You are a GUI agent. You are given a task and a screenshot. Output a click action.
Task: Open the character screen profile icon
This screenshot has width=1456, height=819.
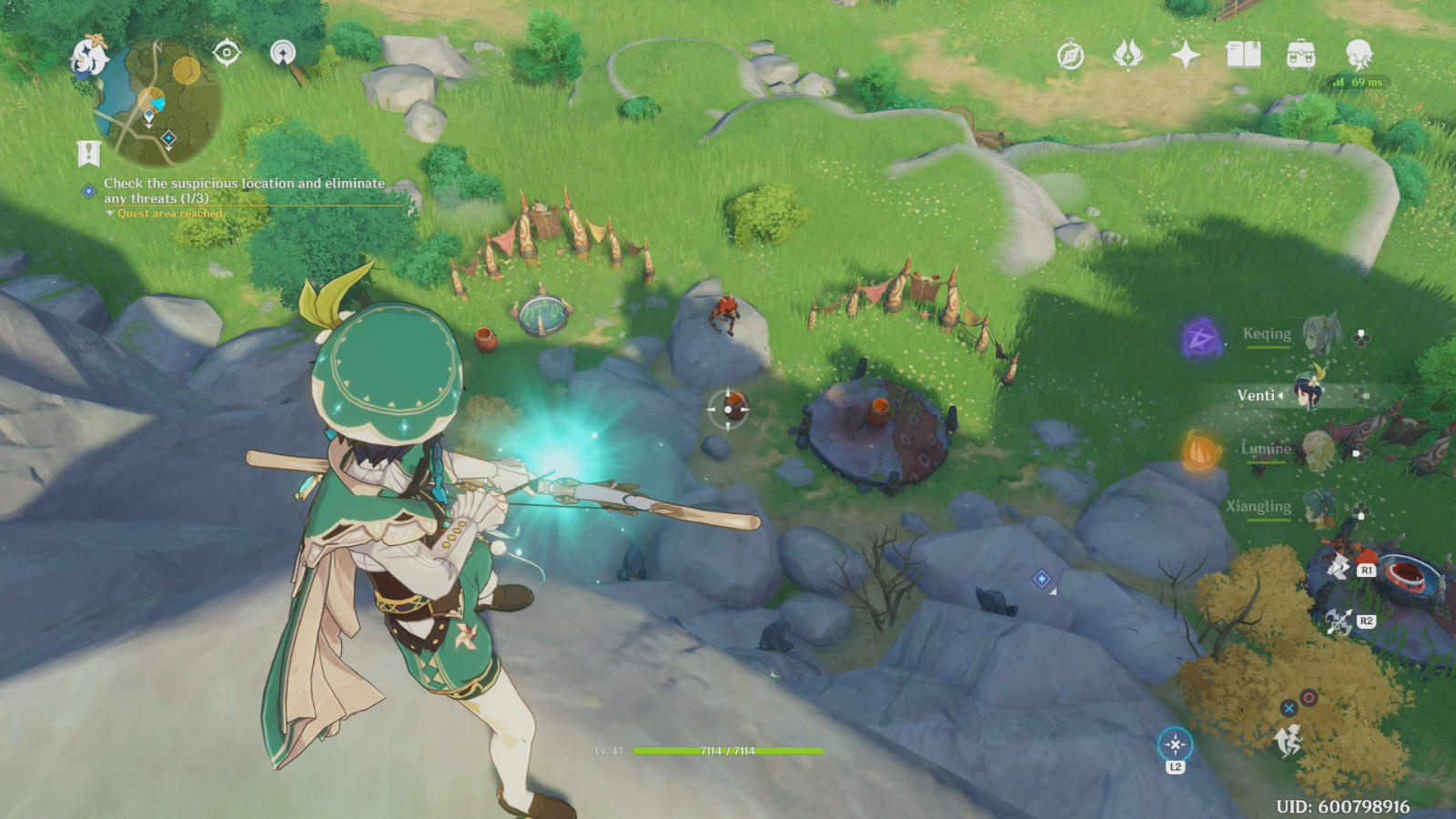1359,56
